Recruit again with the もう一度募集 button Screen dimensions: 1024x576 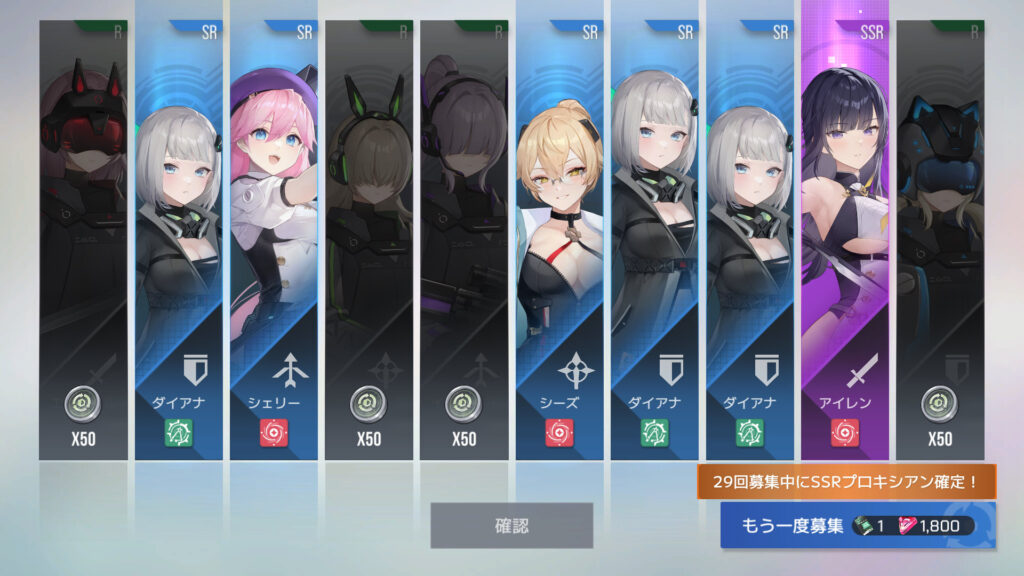point(857,525)
